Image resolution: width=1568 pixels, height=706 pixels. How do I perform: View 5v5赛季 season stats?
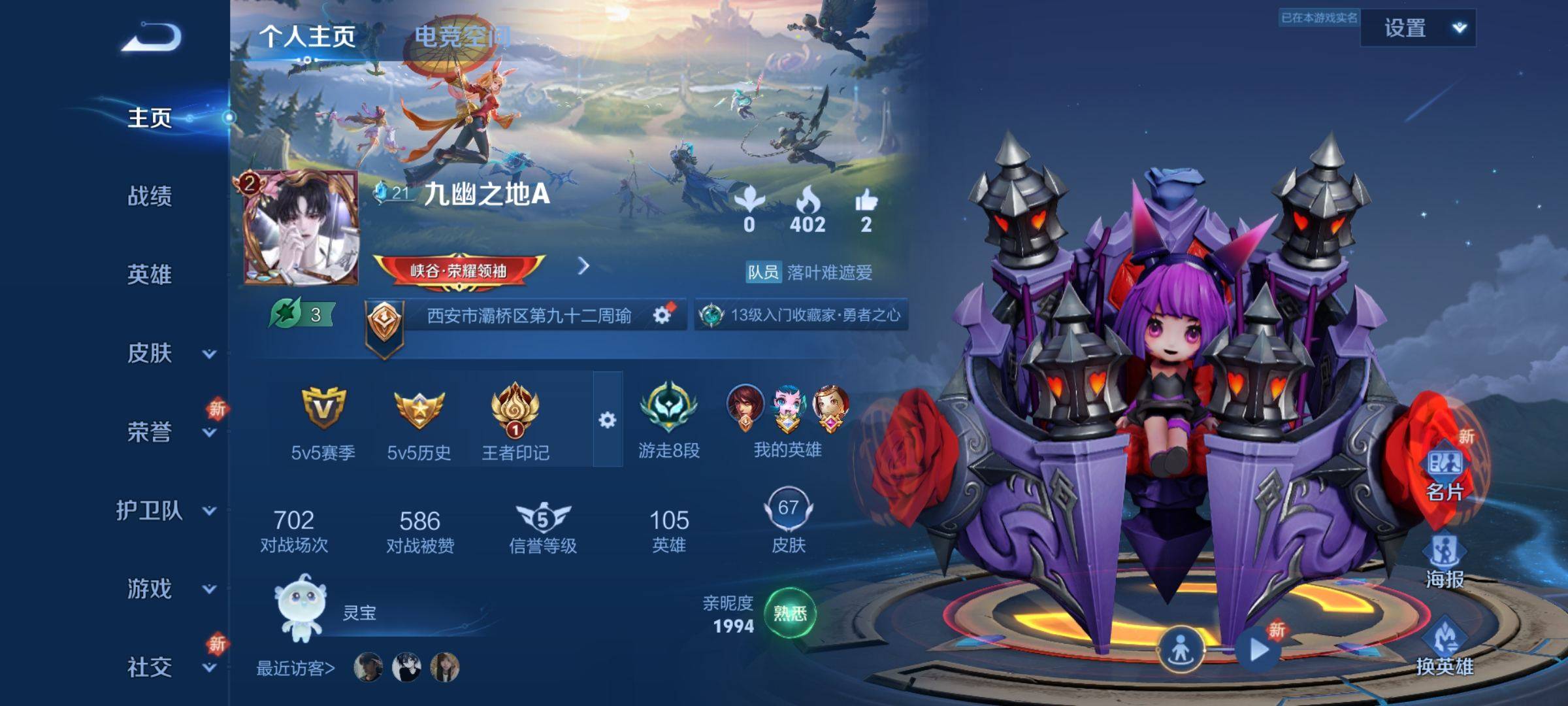[x=323, y=422]
